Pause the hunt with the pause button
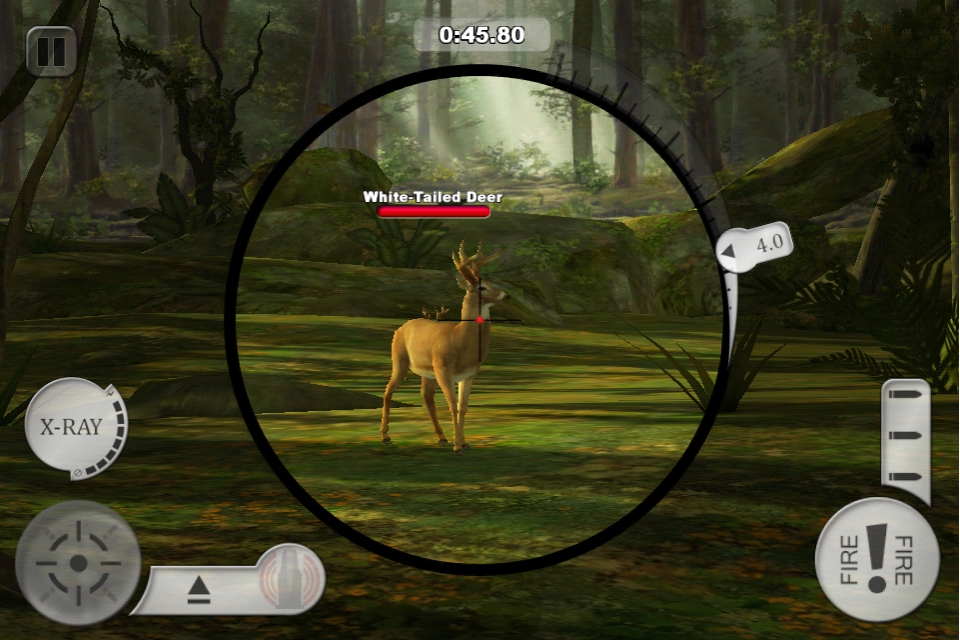The image size is (960, 640). 51,51
